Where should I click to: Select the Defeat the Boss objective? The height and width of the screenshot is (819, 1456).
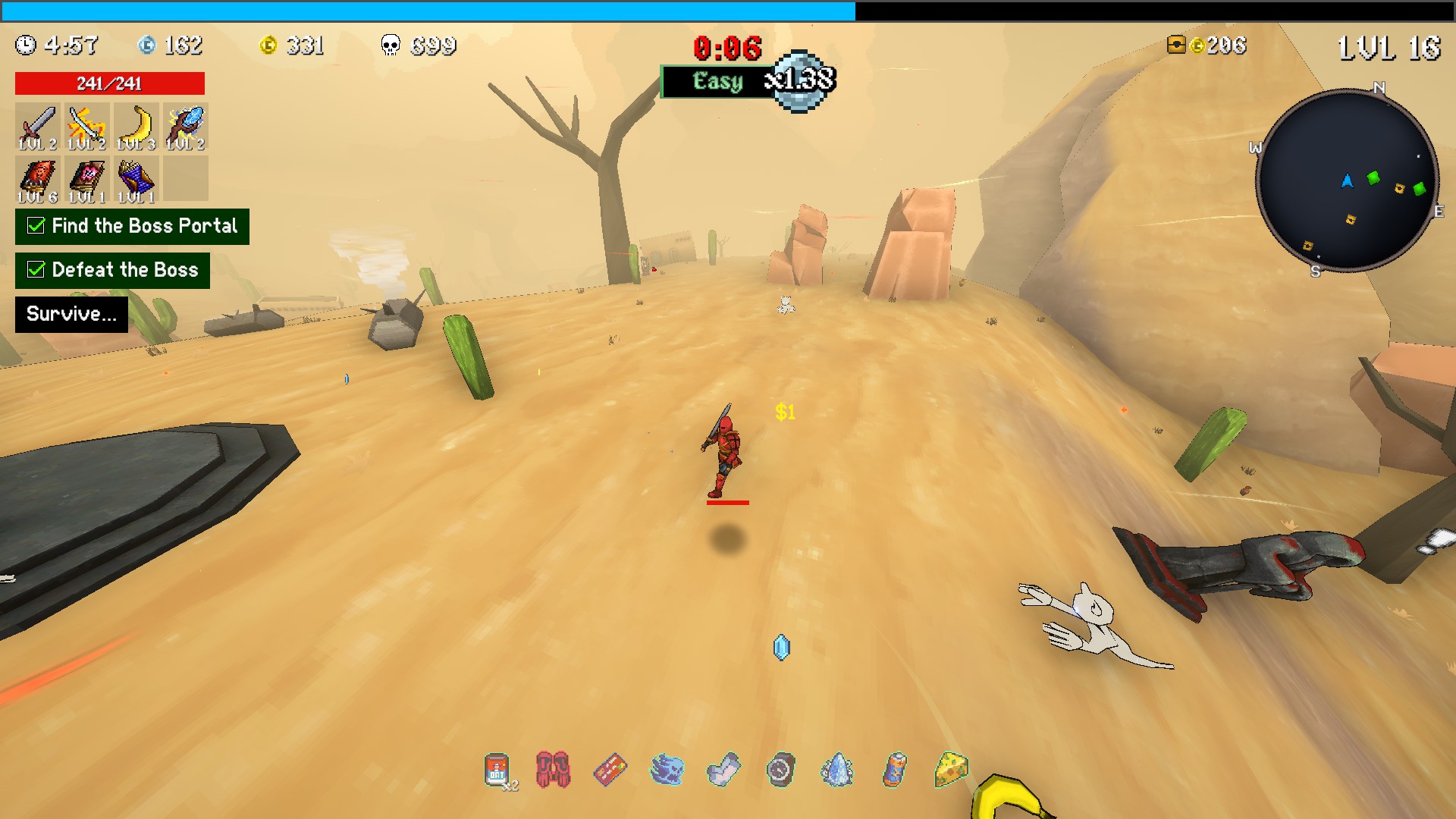coord(112,270)
